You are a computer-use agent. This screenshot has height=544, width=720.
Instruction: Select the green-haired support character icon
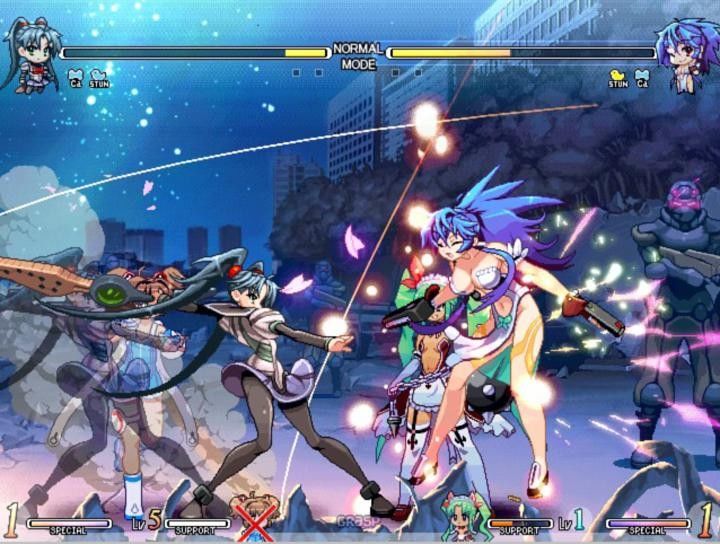(x=466, y=514)
